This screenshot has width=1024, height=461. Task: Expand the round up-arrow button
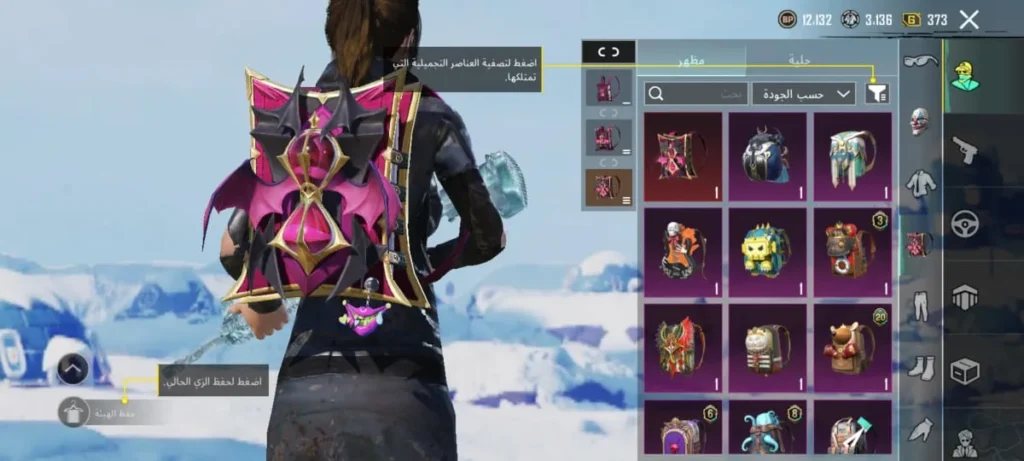click(71, 370)
